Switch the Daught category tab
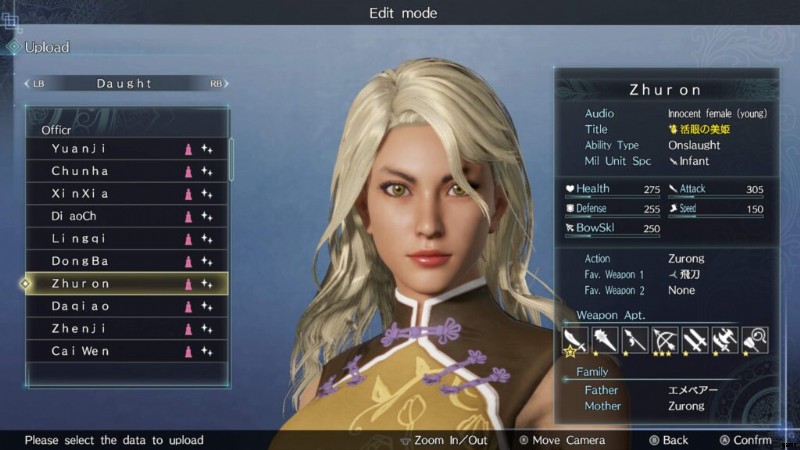800x450 pixels. [124, 84]
